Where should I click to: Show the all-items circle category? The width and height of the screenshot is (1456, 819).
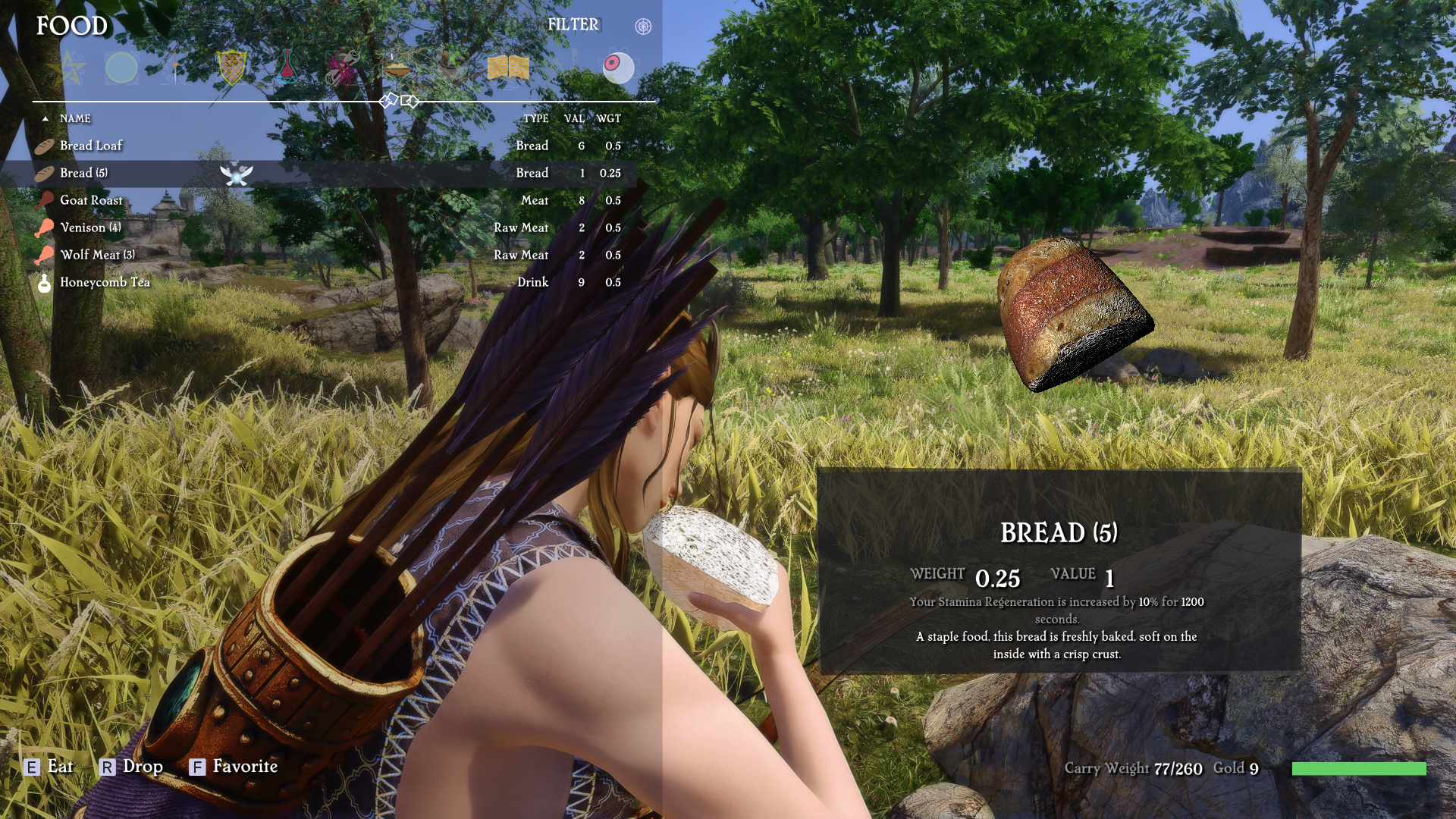[121, 68]
